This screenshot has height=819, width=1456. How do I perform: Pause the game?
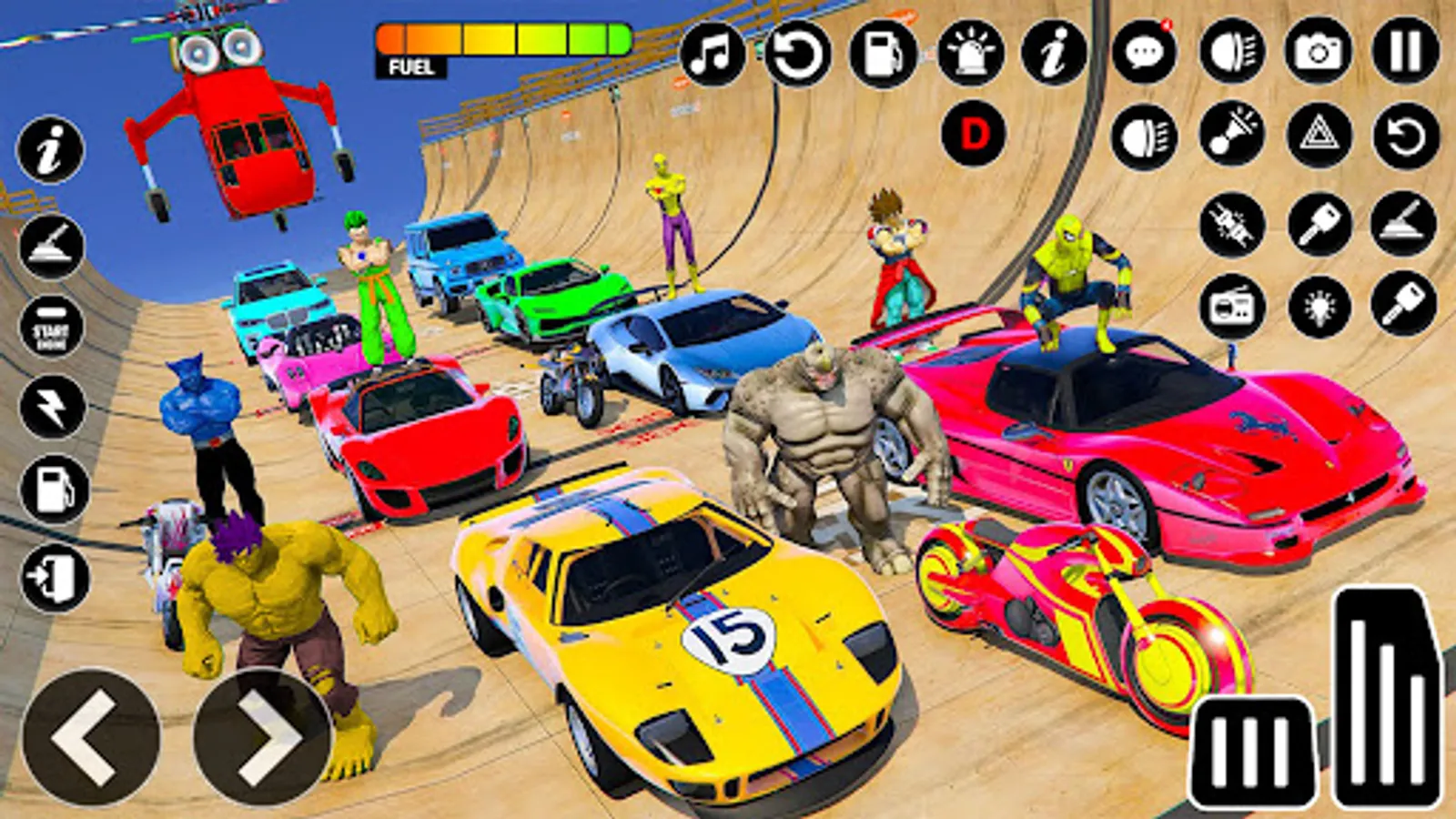[x=1405, y=52]
